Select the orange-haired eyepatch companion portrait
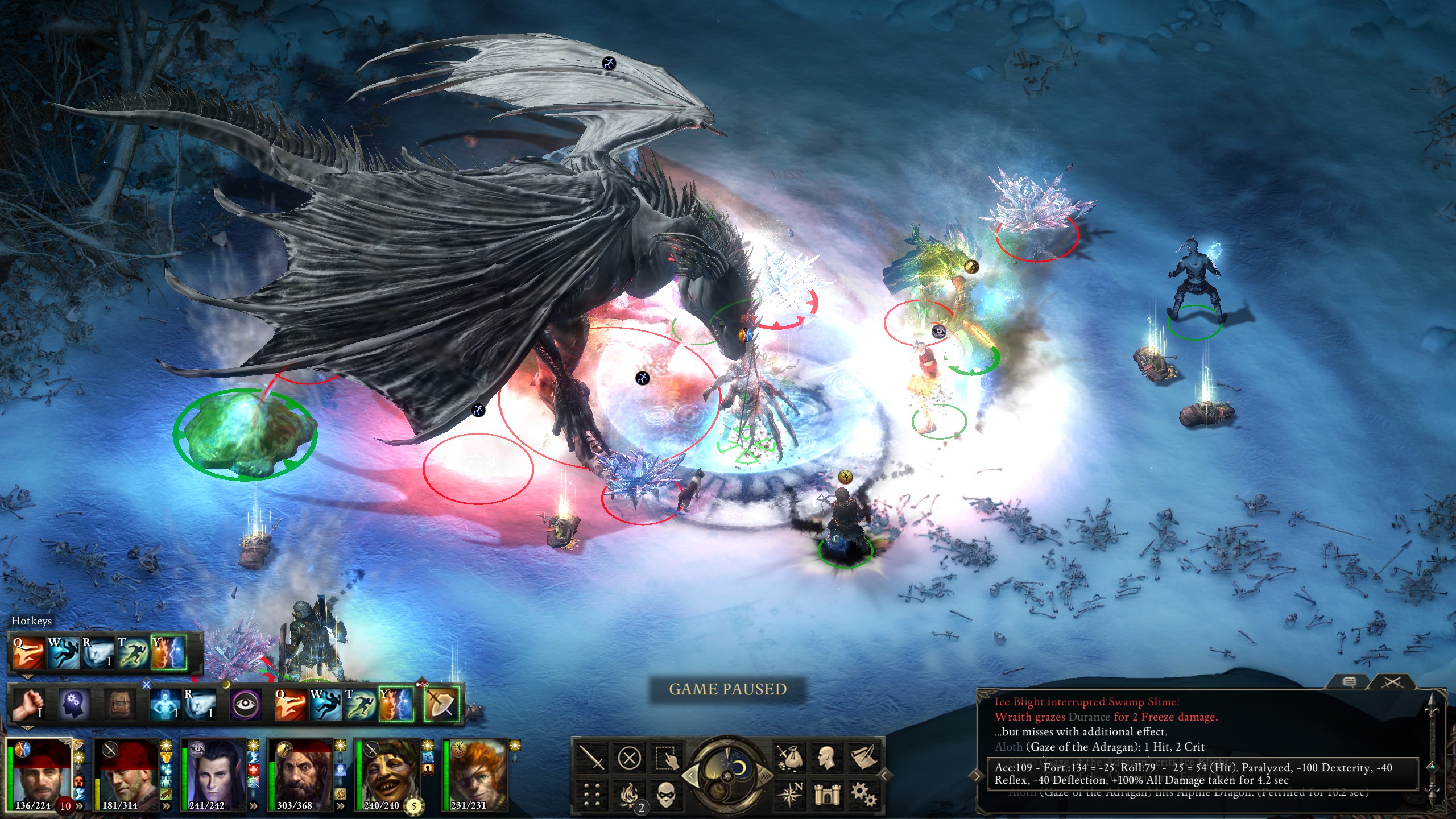The image size is (1456, 819). point(474,775)
